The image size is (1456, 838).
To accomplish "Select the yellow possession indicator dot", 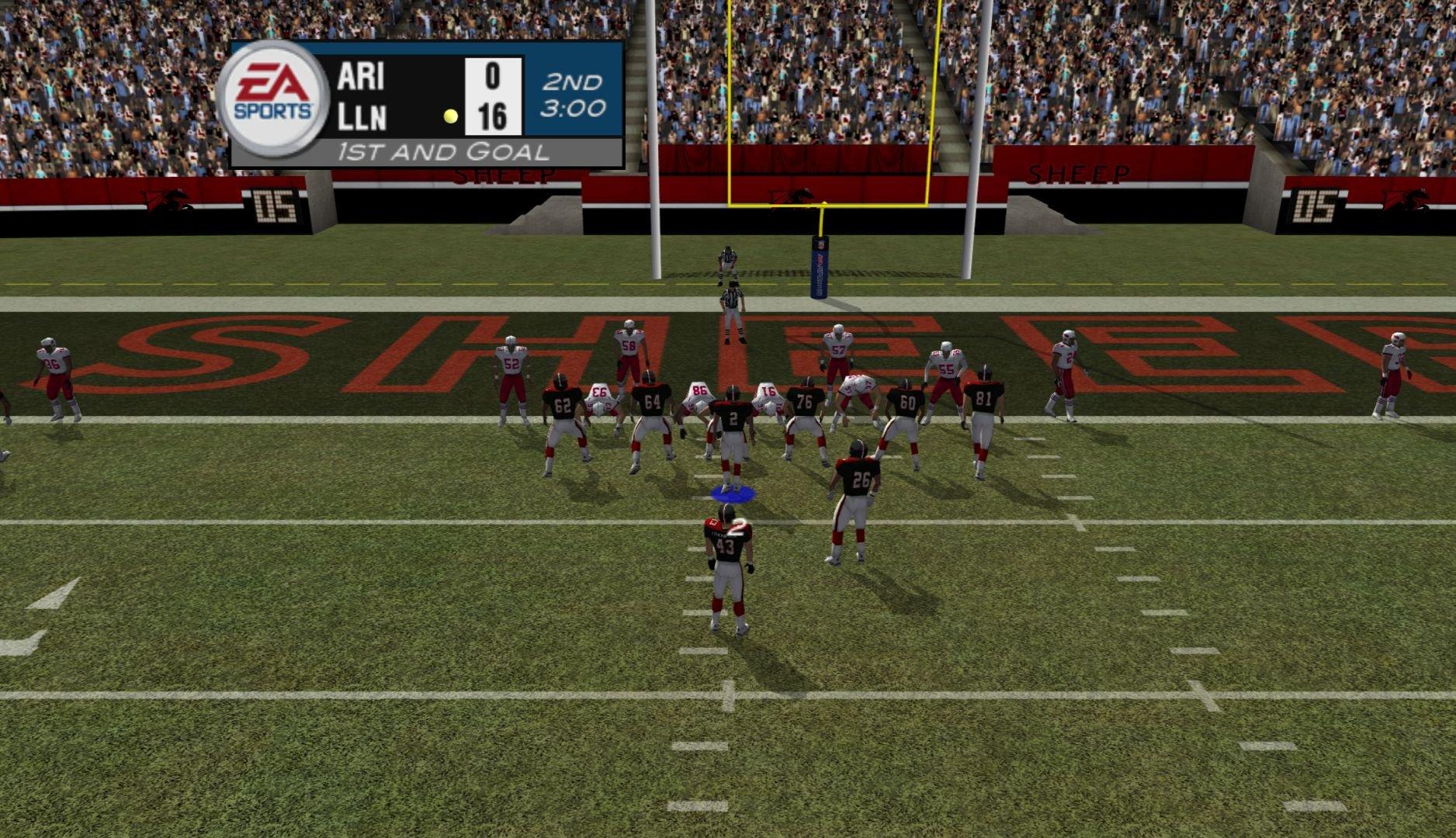I will [x=449, y=116].
